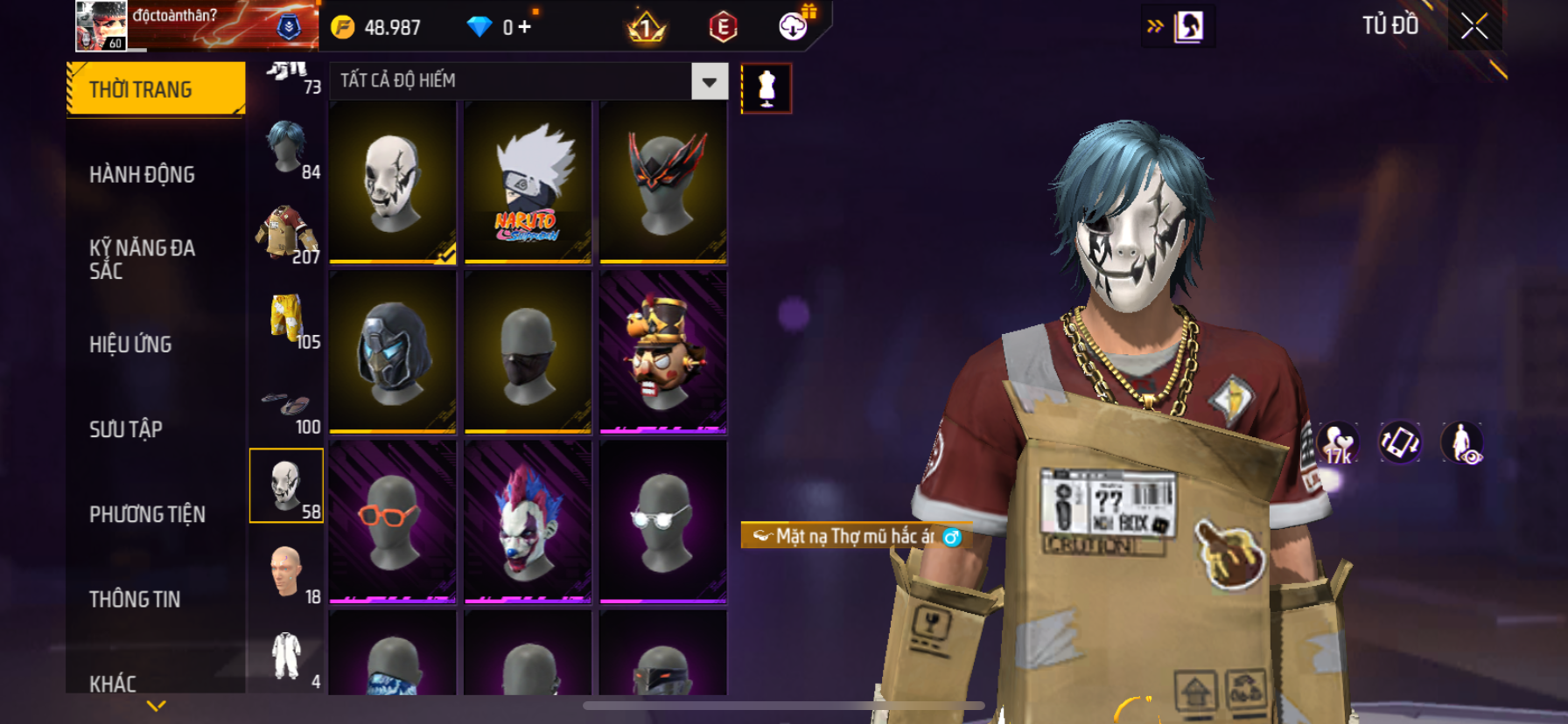Show the THÔNG TIN section
This screenshot has height=724, width=1568.
tap(135, 599)
